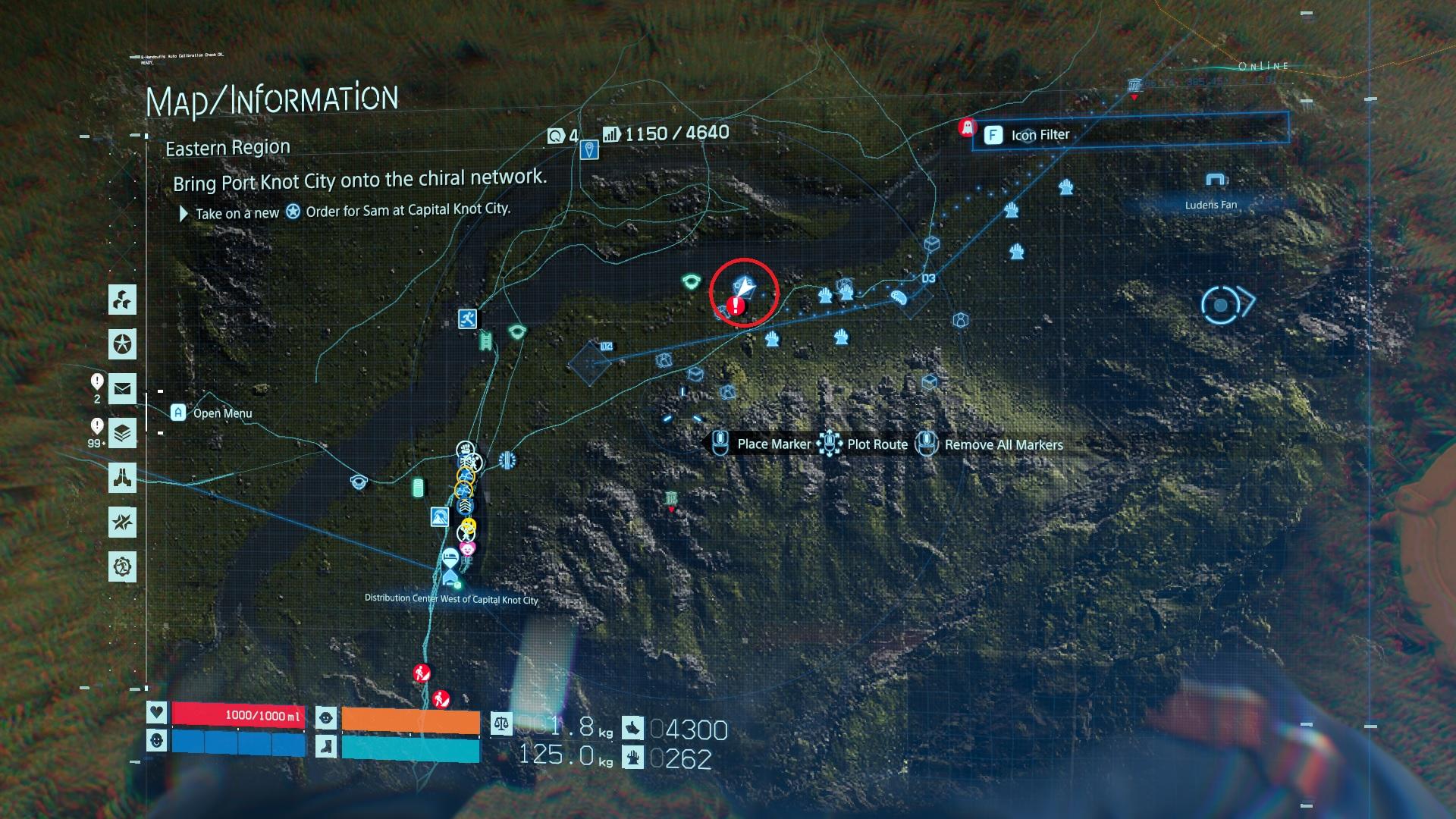The image size is (1456, 819).
Task: Select the Ludens Fan shelter marker
Action: [1216, 180]
